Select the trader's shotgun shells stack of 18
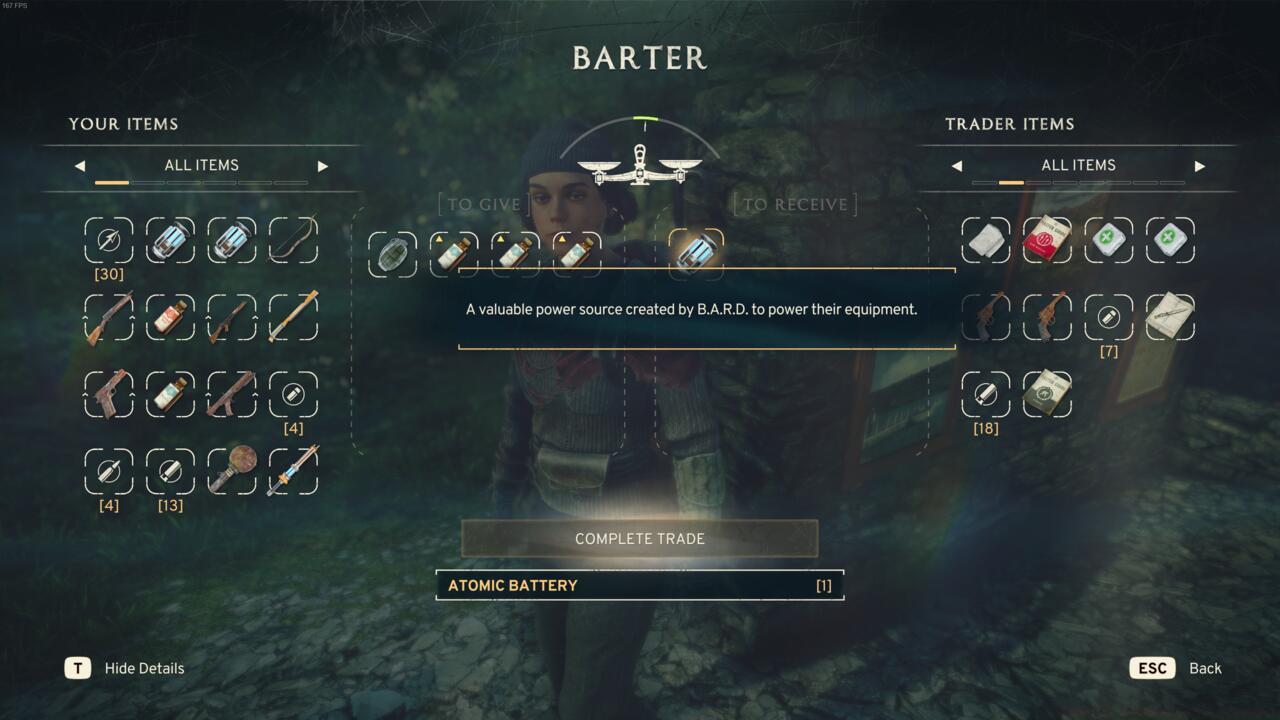 [x=986, y=394]
